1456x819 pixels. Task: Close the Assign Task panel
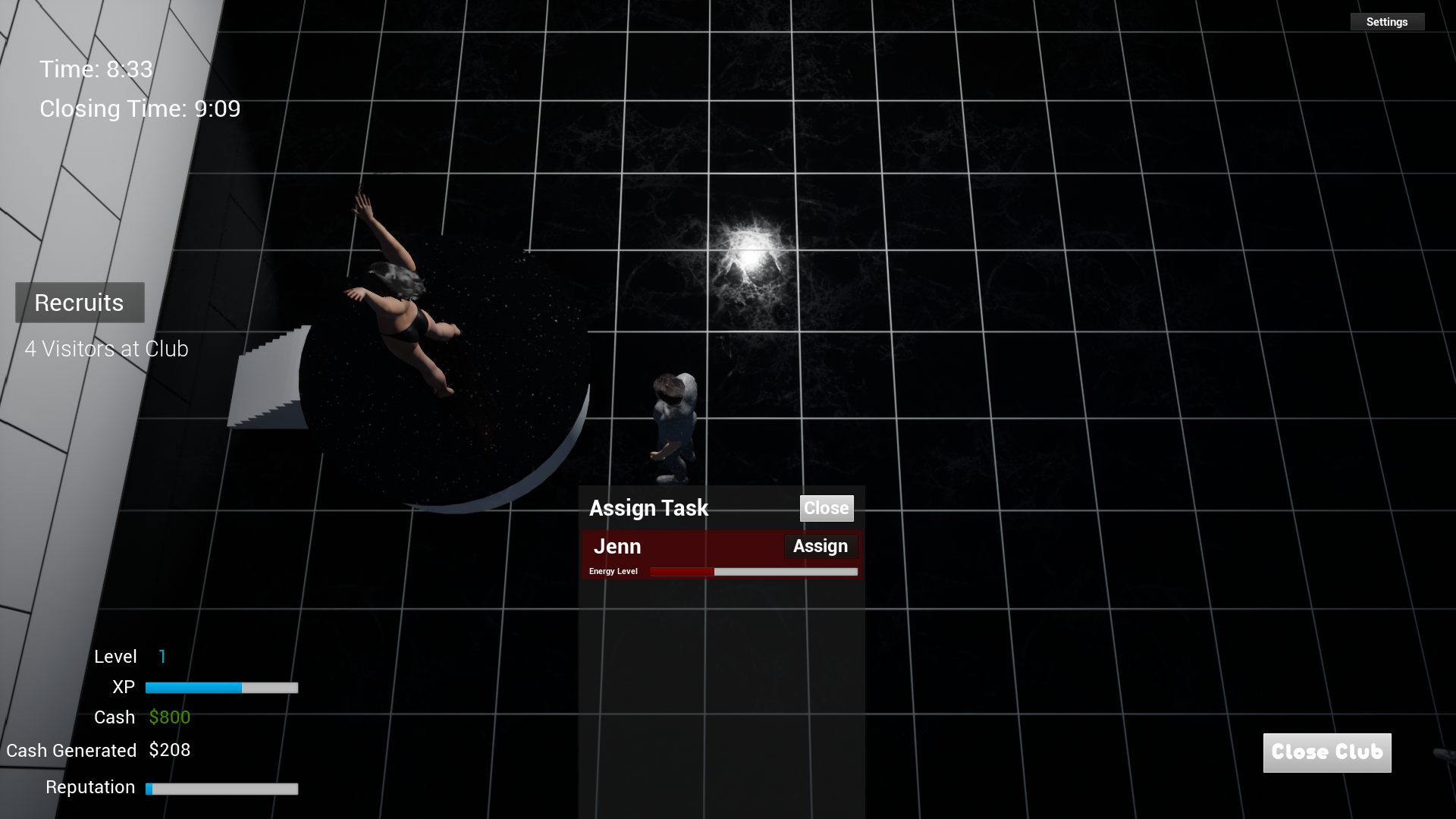click(x=826, y=508)
